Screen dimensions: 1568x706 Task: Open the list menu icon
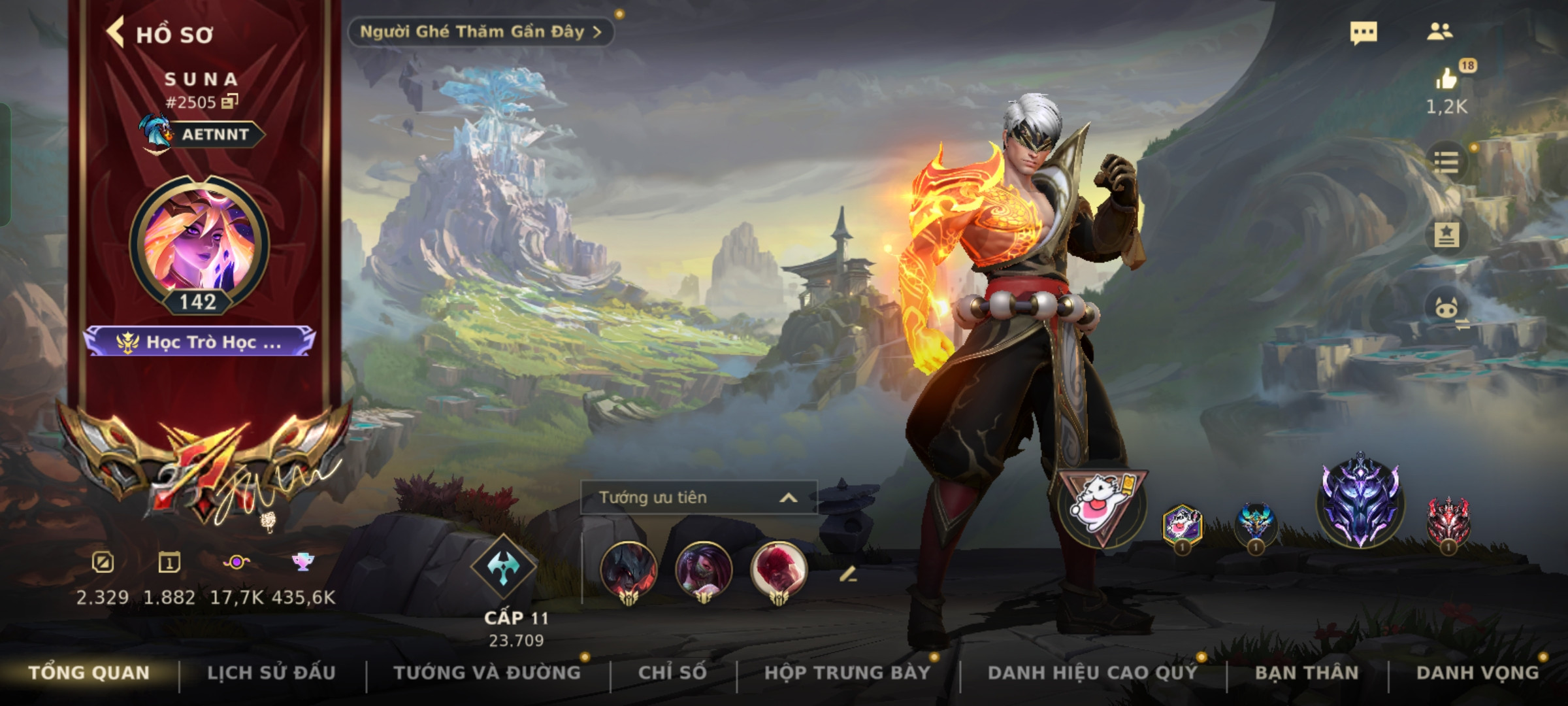pyautogui.click(x=1446, y=161)
